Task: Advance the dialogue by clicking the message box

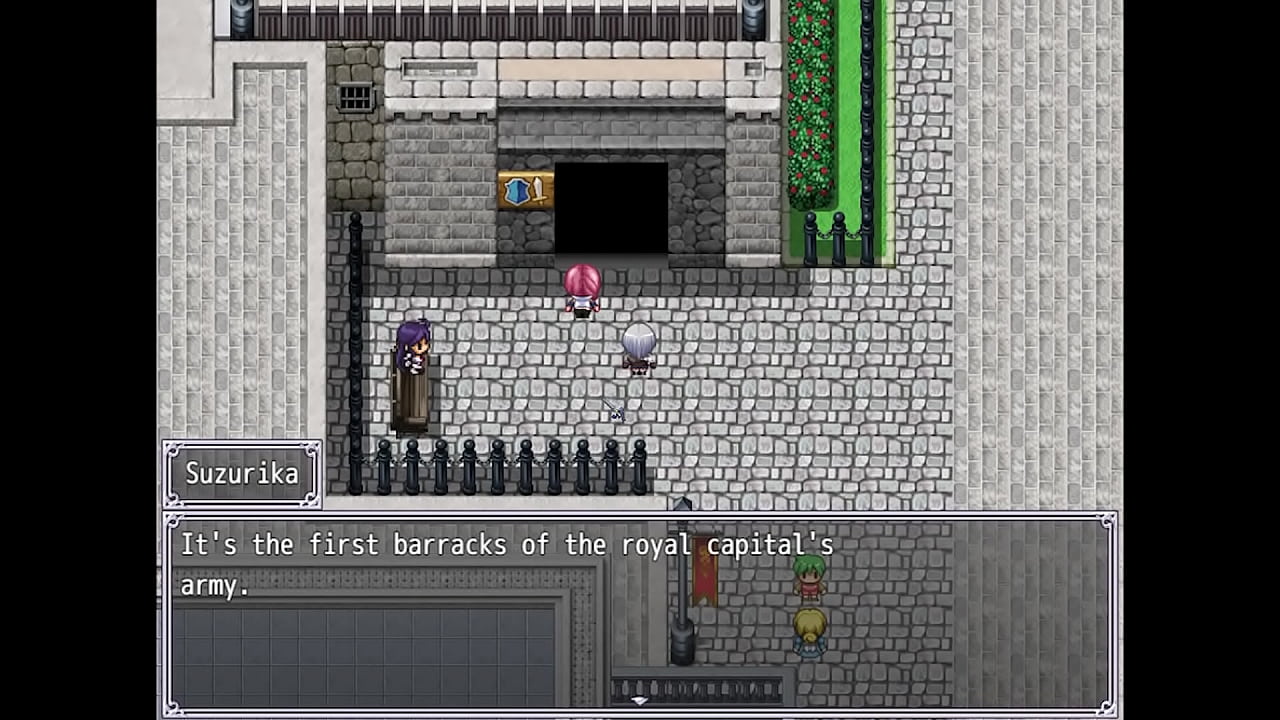Action: [x=639, y=612]
